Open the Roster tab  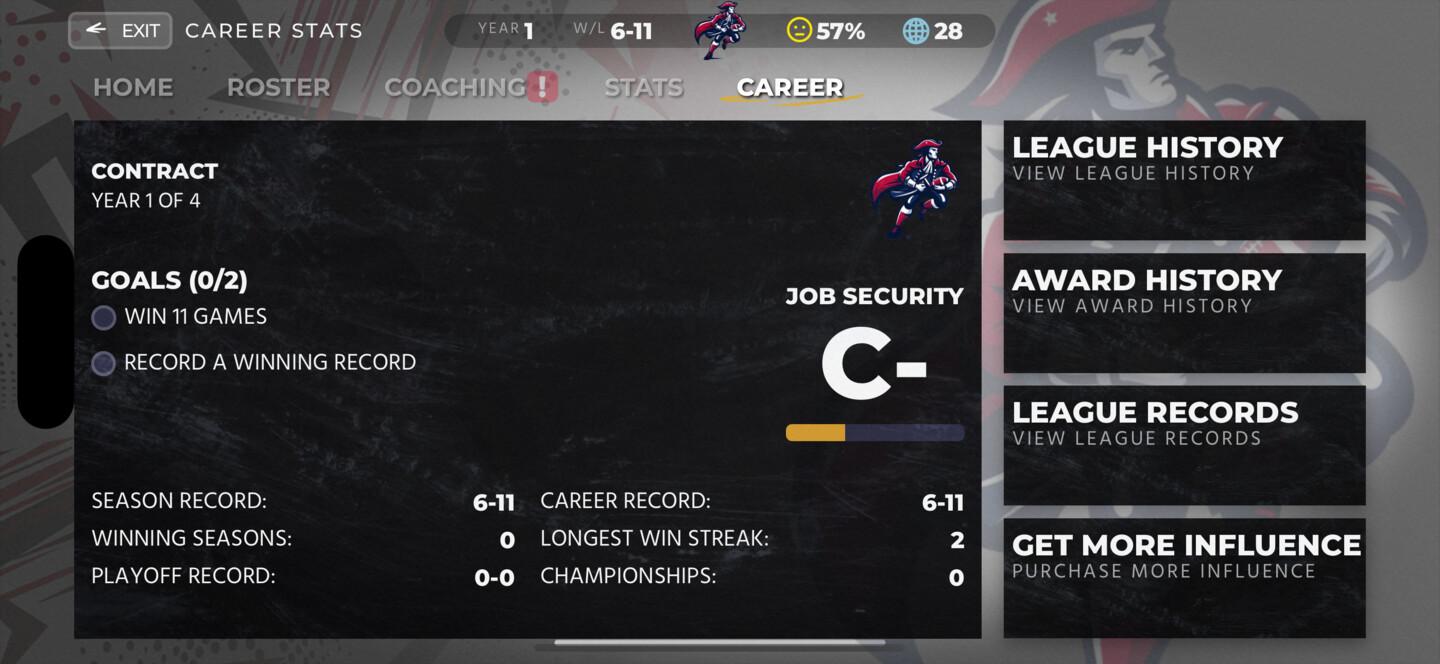(x=278, y=88)
